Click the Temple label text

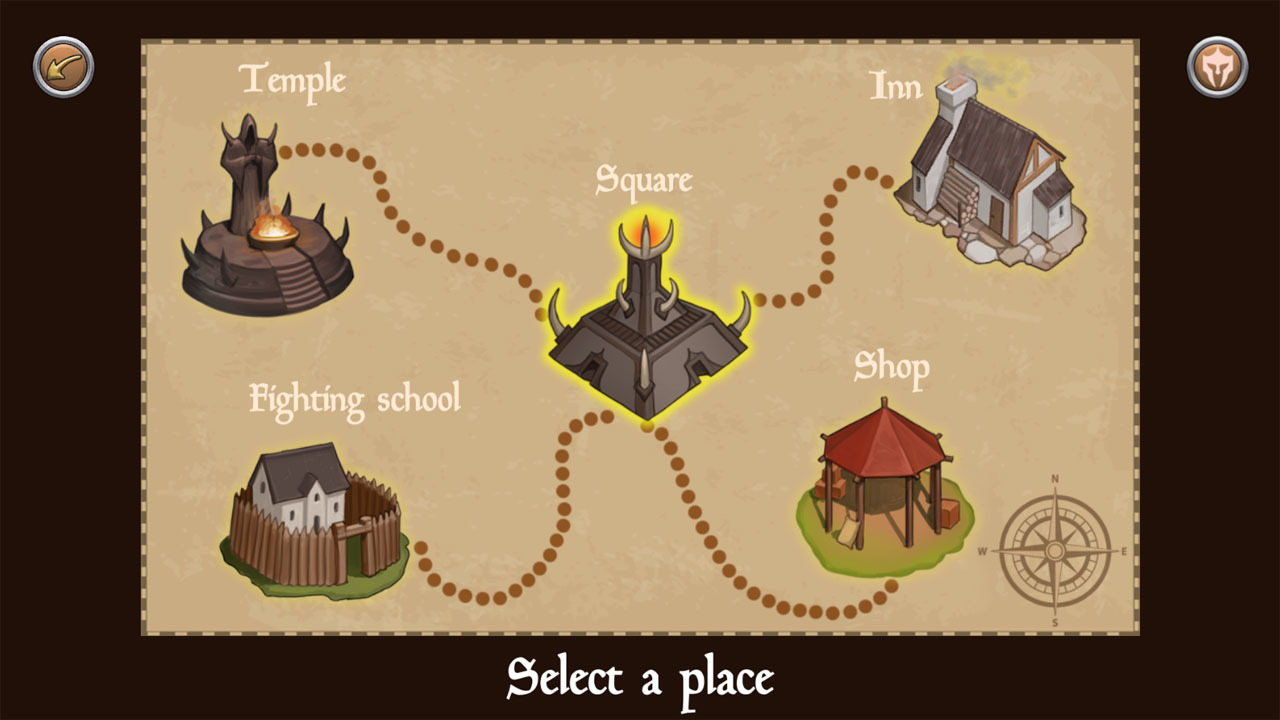[292, 80]
